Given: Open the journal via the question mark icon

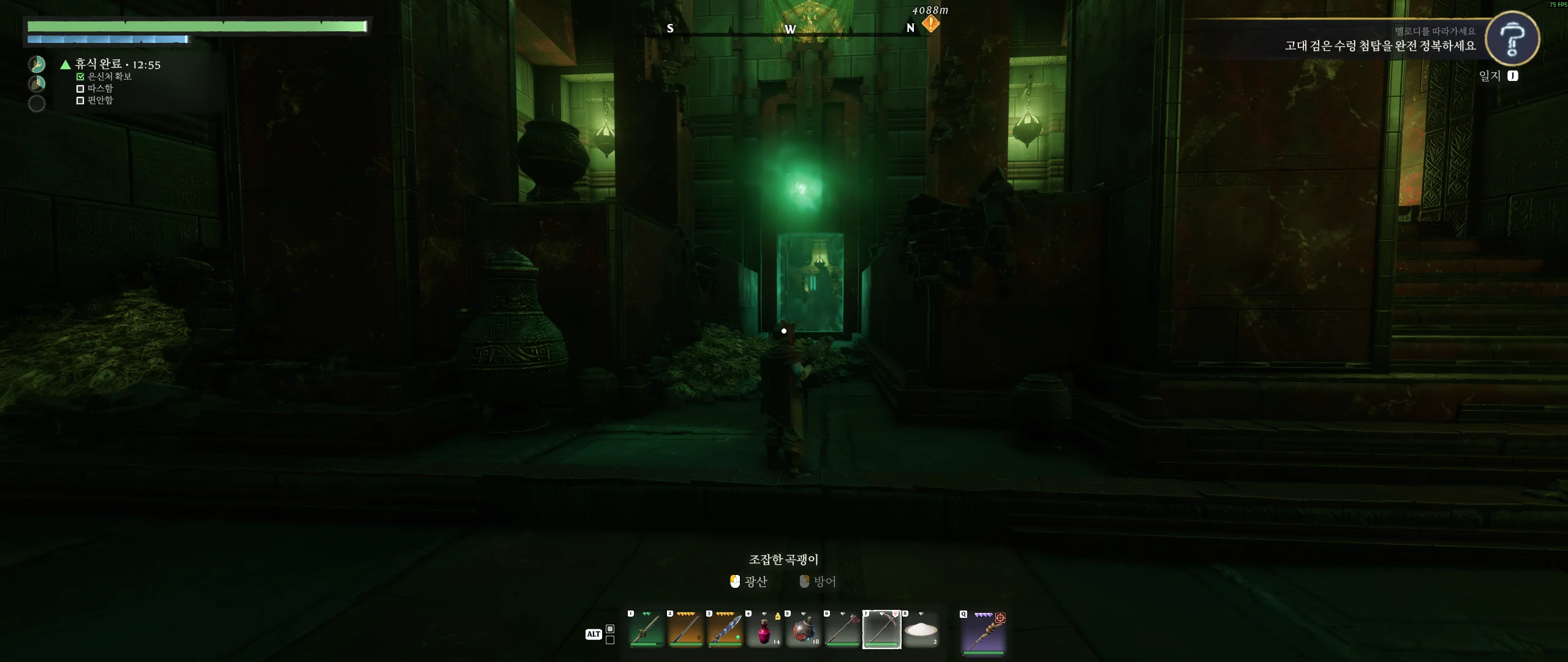Looking at the screenshot, I should point(1512,38).
